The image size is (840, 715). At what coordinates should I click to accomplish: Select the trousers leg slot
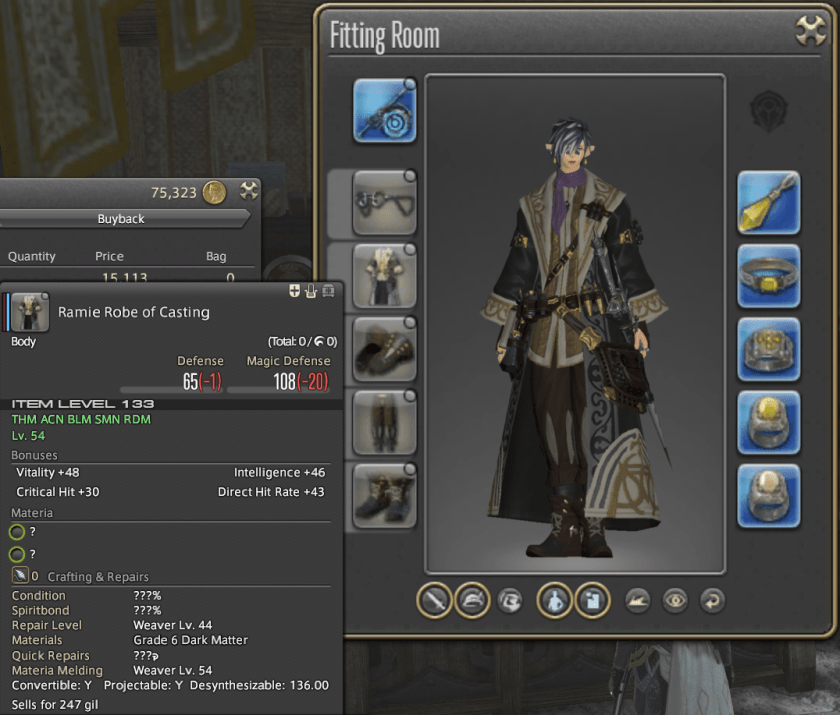(385, 422)
